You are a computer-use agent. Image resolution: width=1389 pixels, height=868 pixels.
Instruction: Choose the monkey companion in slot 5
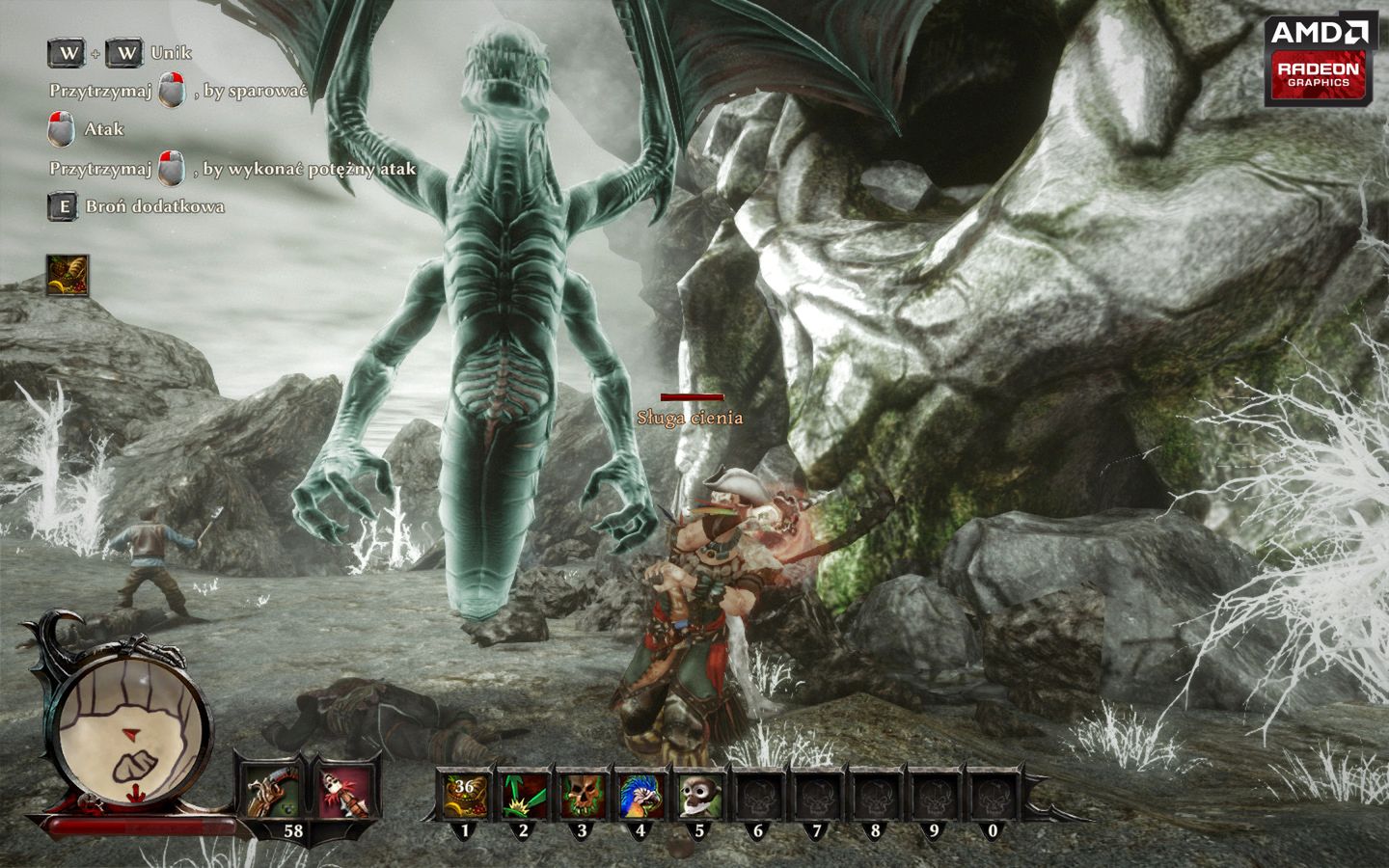(x=698, y=796)
